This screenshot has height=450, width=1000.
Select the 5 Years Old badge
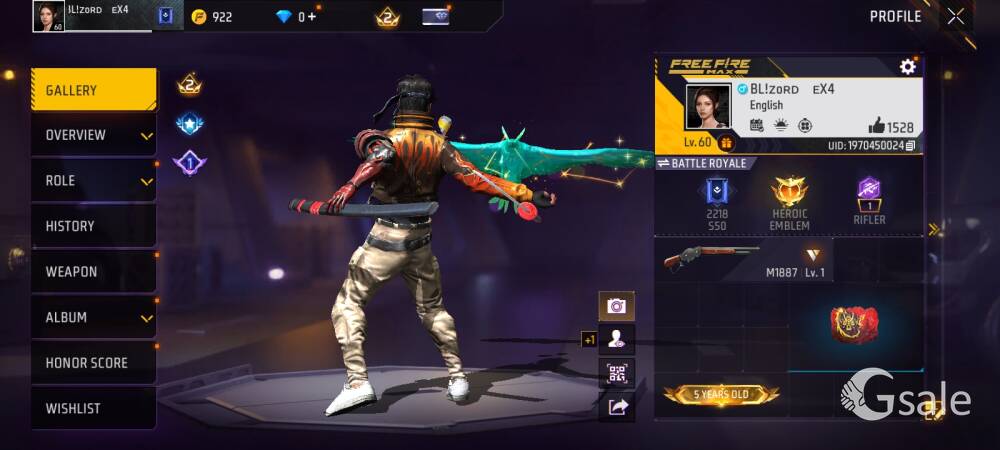[721, 395]
